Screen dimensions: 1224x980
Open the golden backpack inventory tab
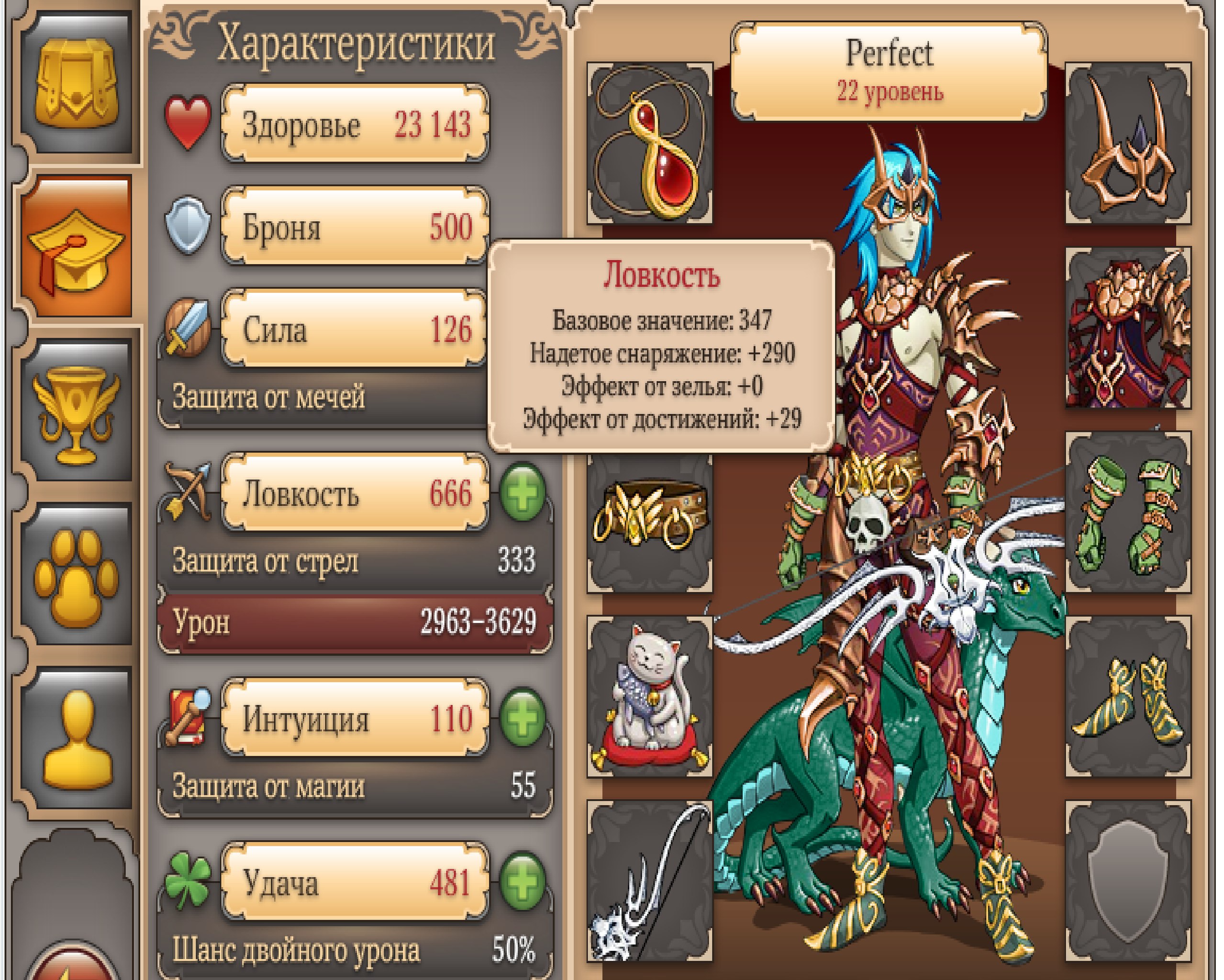(76, 84)
